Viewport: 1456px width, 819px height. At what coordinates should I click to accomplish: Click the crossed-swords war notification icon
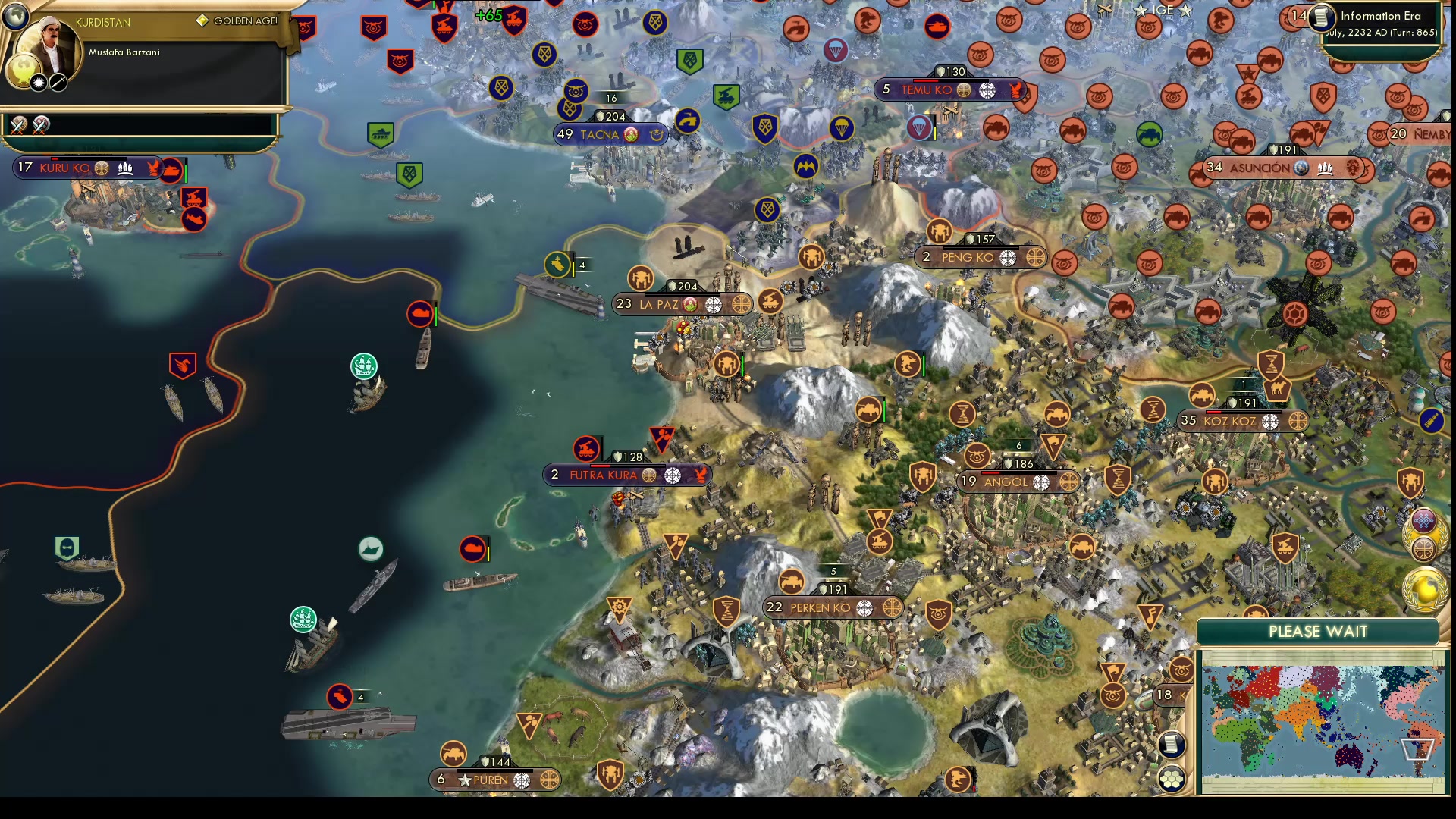pyautogui.click(x=17, y=127)
